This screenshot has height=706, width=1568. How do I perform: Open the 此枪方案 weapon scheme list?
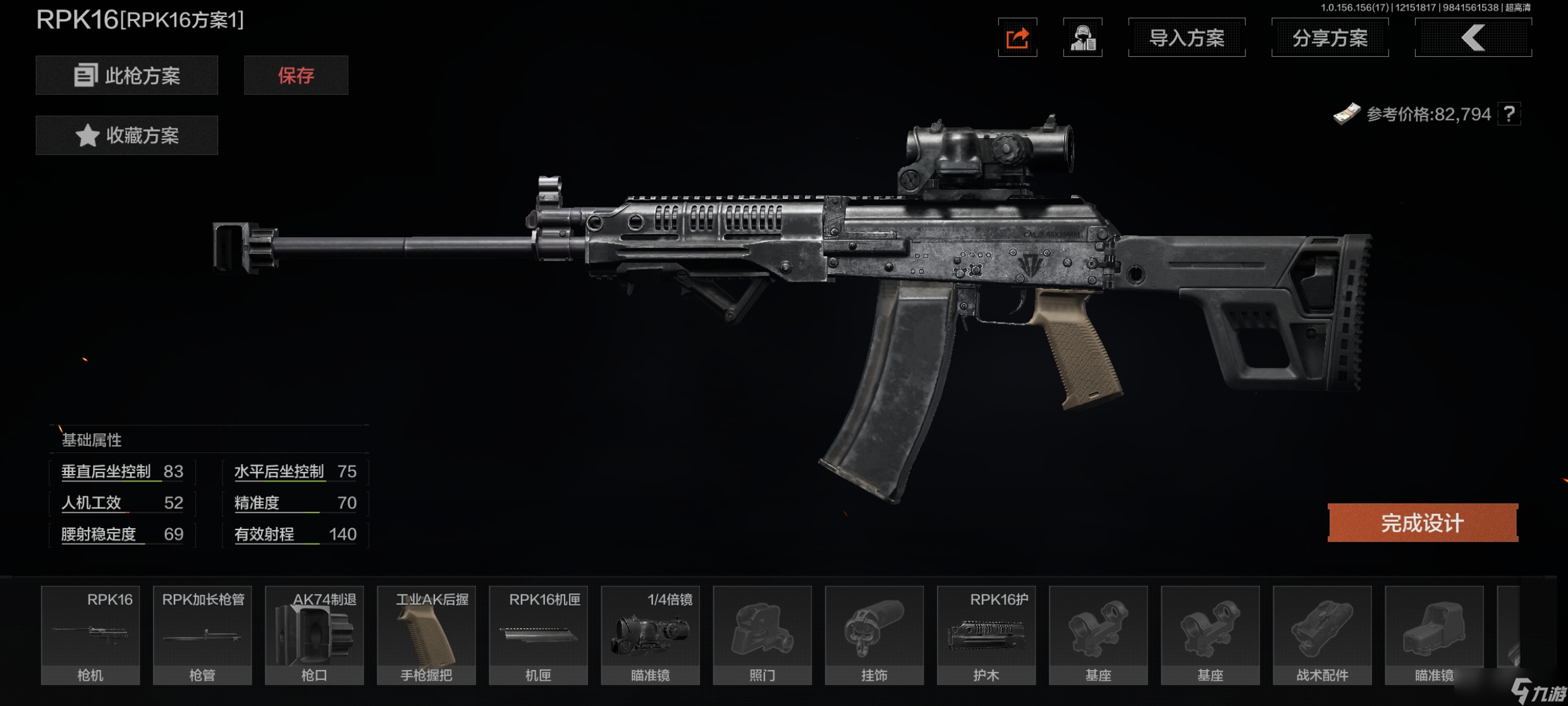(x=126, y=75)
